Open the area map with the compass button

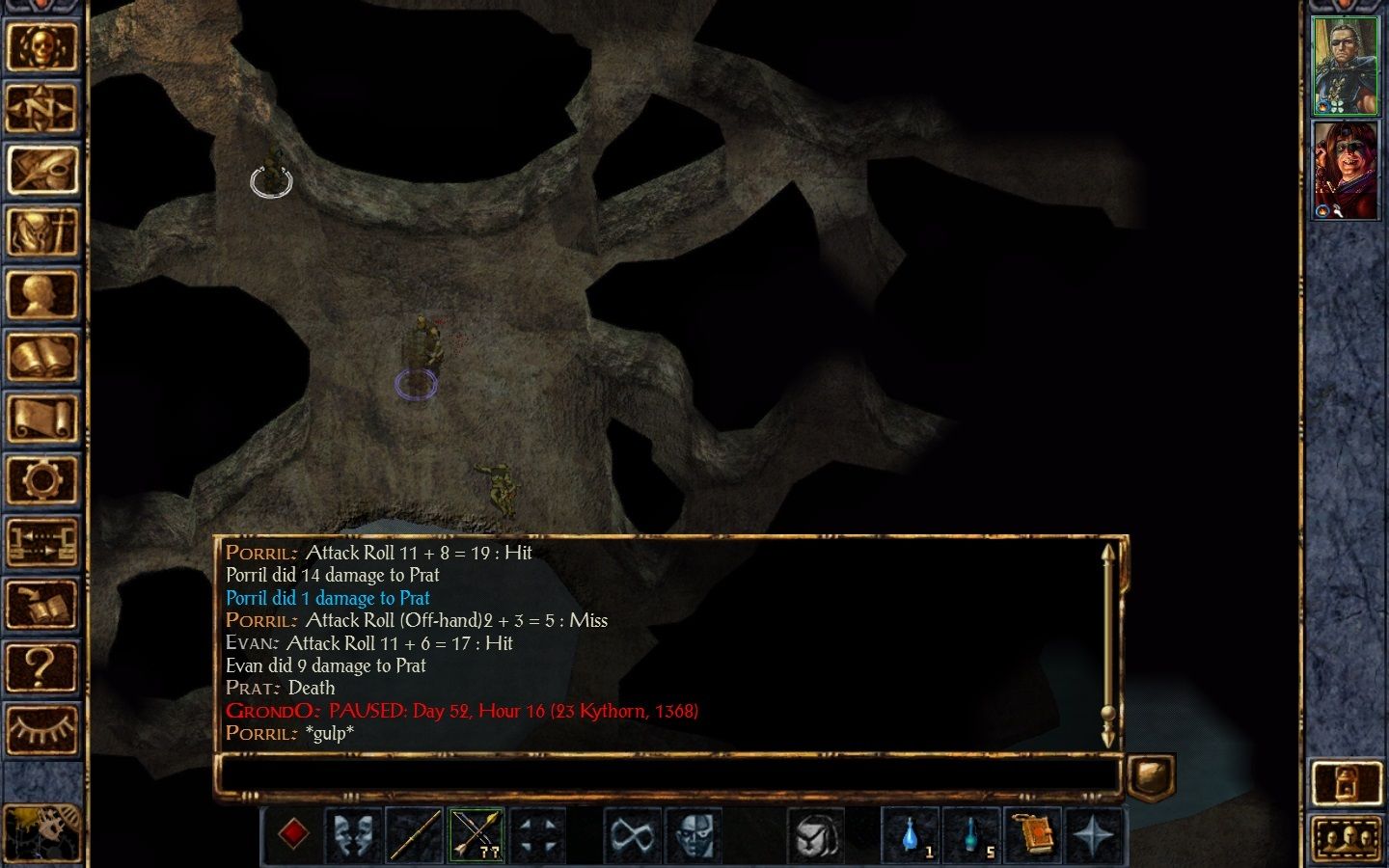[x=41, y=108]
